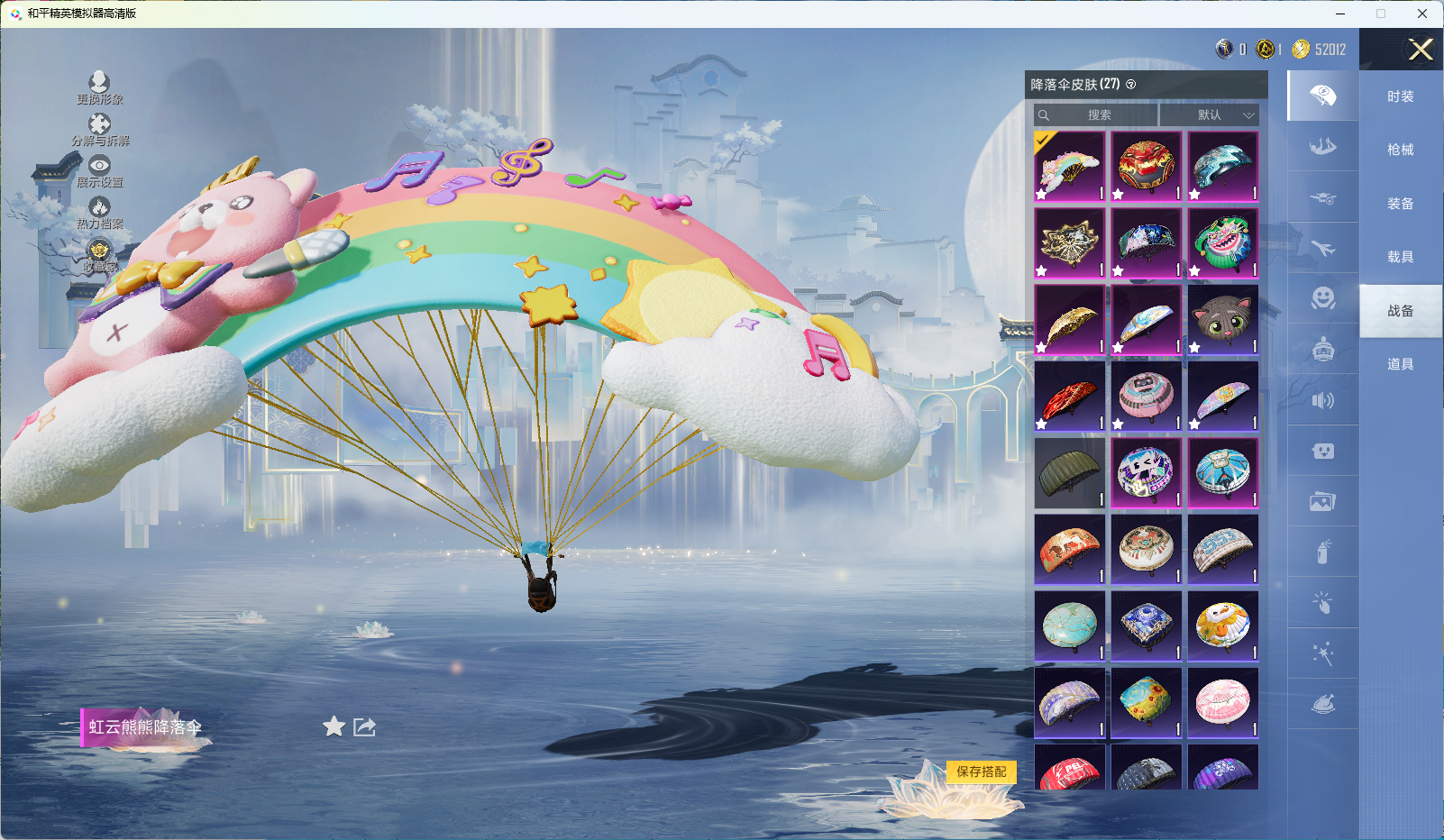1444x840 pixels.
Task: Open 更换形象 to change character appearance
Action: pos(99,87)
